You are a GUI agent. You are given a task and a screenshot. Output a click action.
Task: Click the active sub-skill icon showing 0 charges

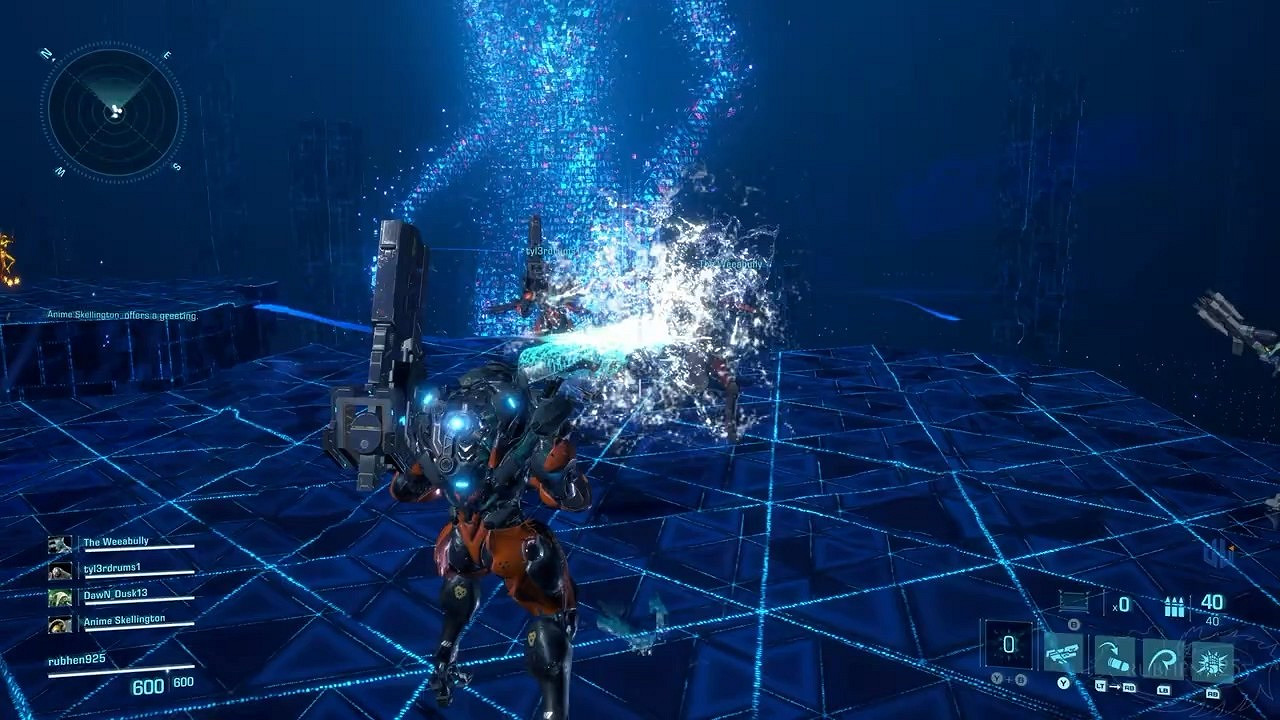tap(1008, 646)
